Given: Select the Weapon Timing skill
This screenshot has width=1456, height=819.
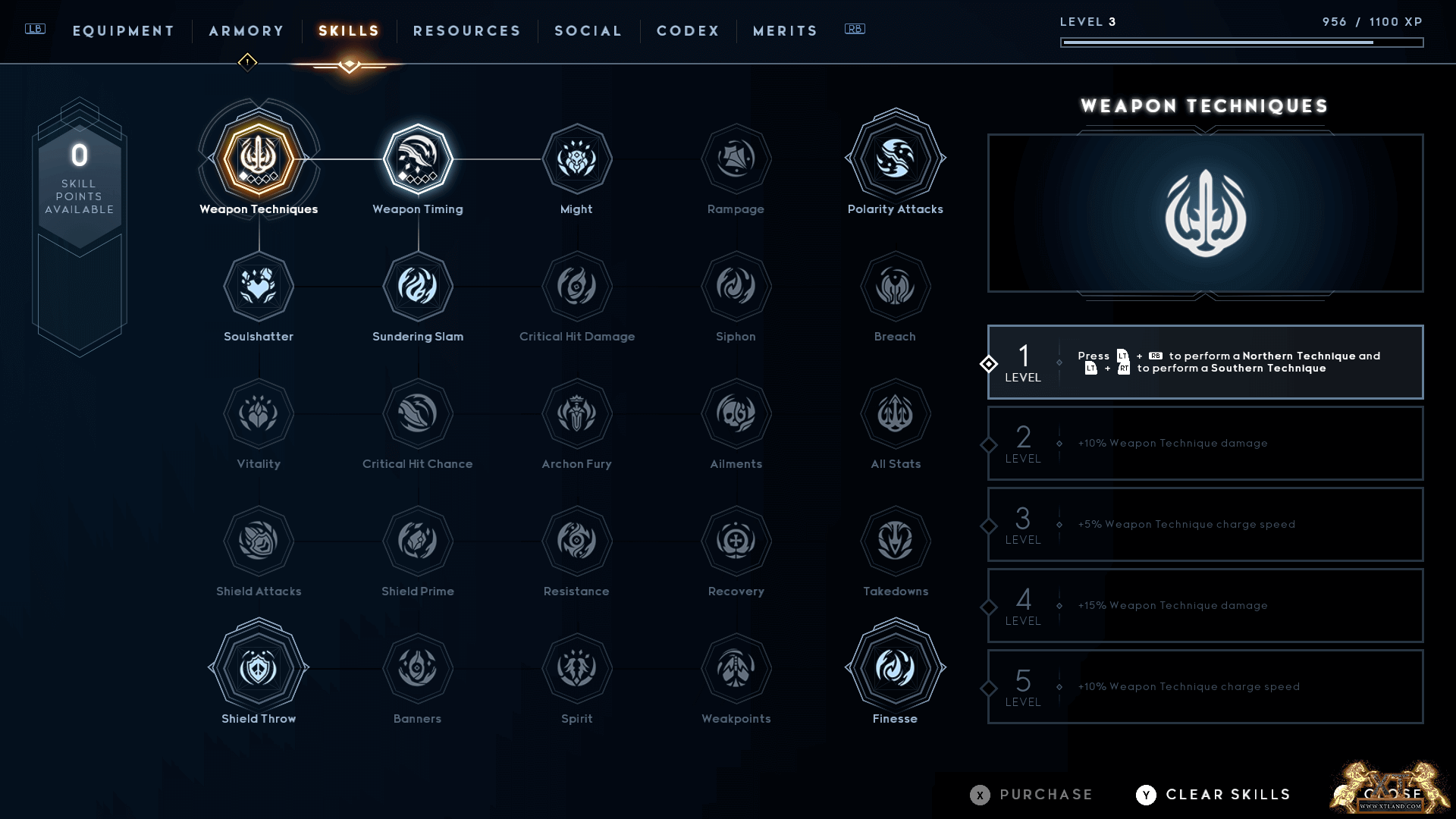Looking at the screenshot, I should [x=418, y=159].
